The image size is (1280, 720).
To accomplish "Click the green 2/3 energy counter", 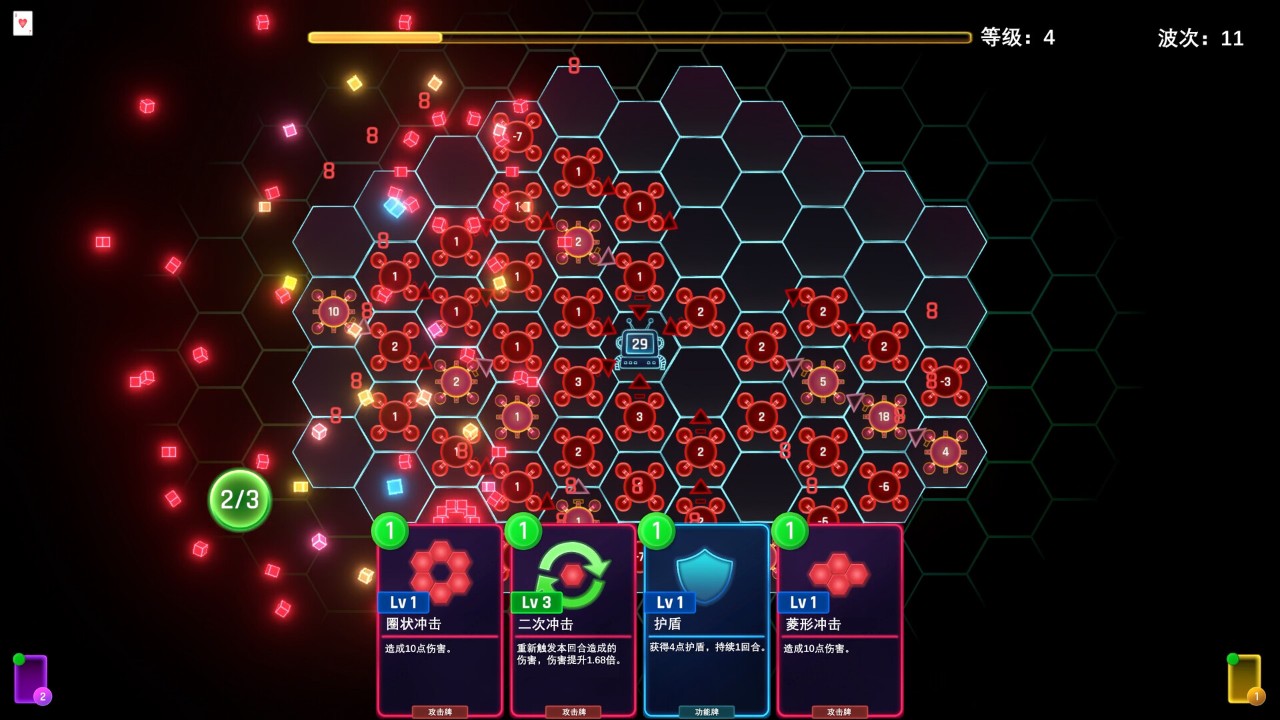I will click(237, 499).
